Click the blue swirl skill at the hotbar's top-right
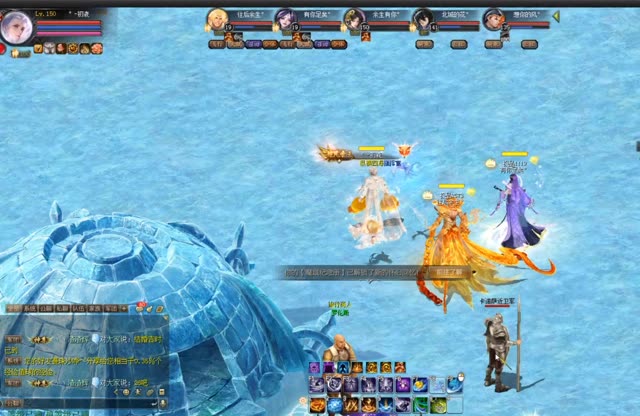 coord(456,385)
